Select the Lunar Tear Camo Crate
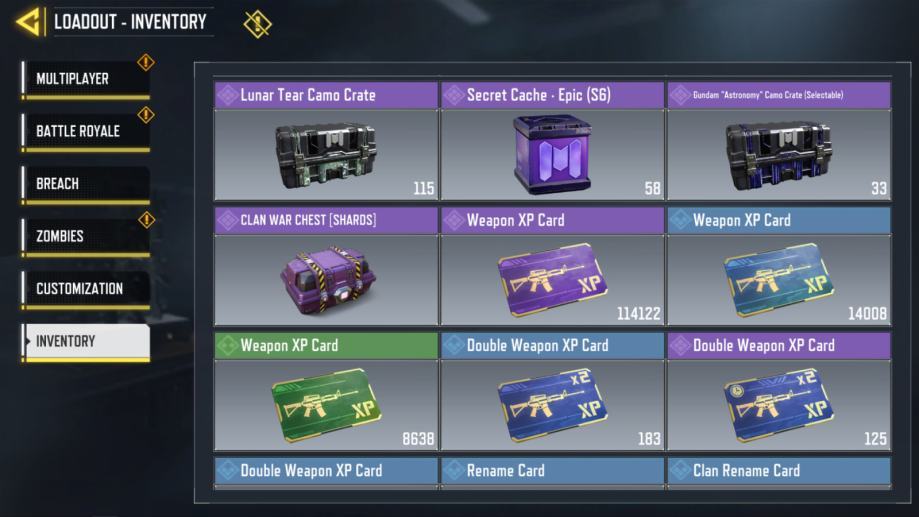 [x=326, y=142]
